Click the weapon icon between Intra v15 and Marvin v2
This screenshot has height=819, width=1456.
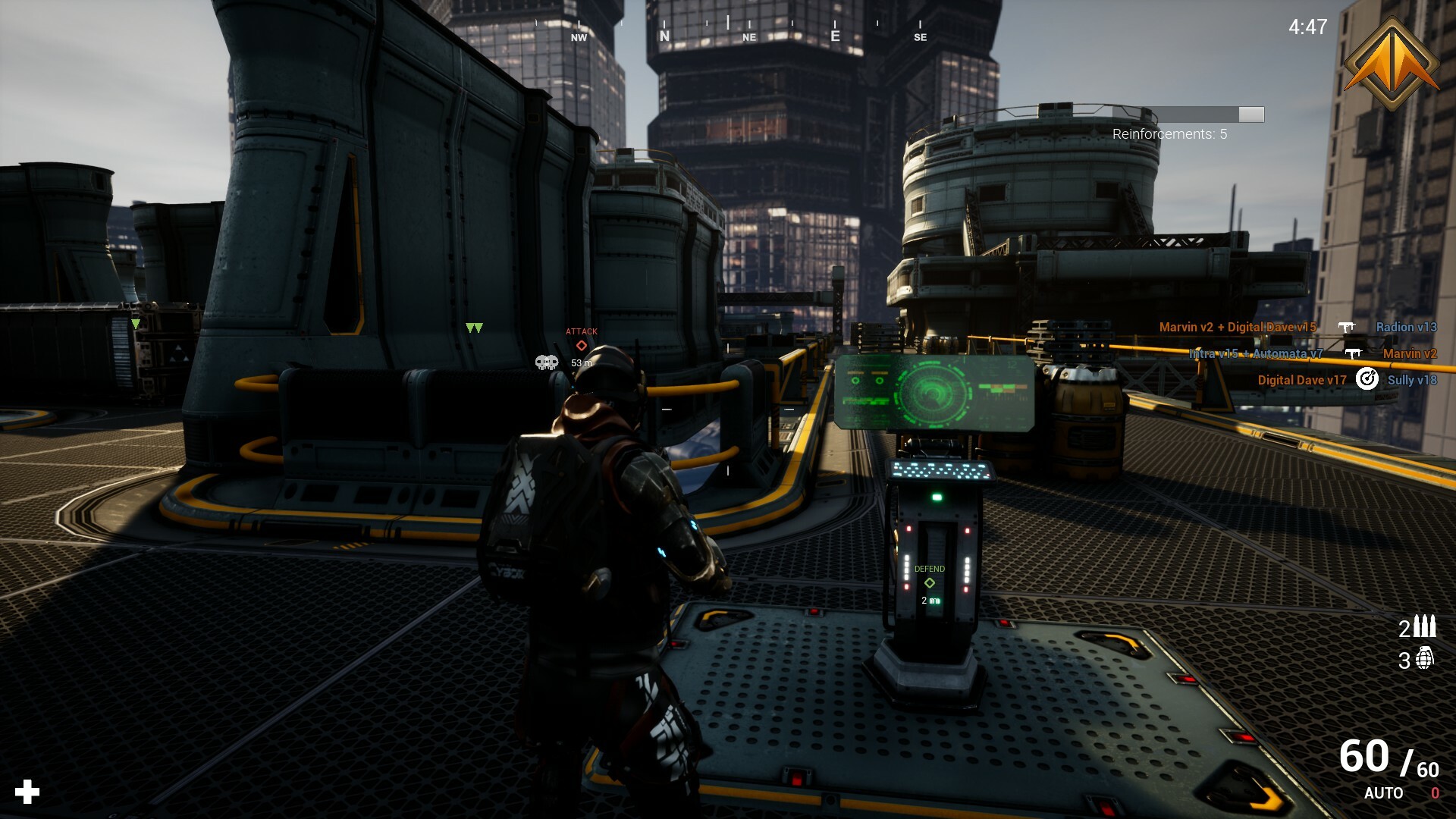[1353, 353]
